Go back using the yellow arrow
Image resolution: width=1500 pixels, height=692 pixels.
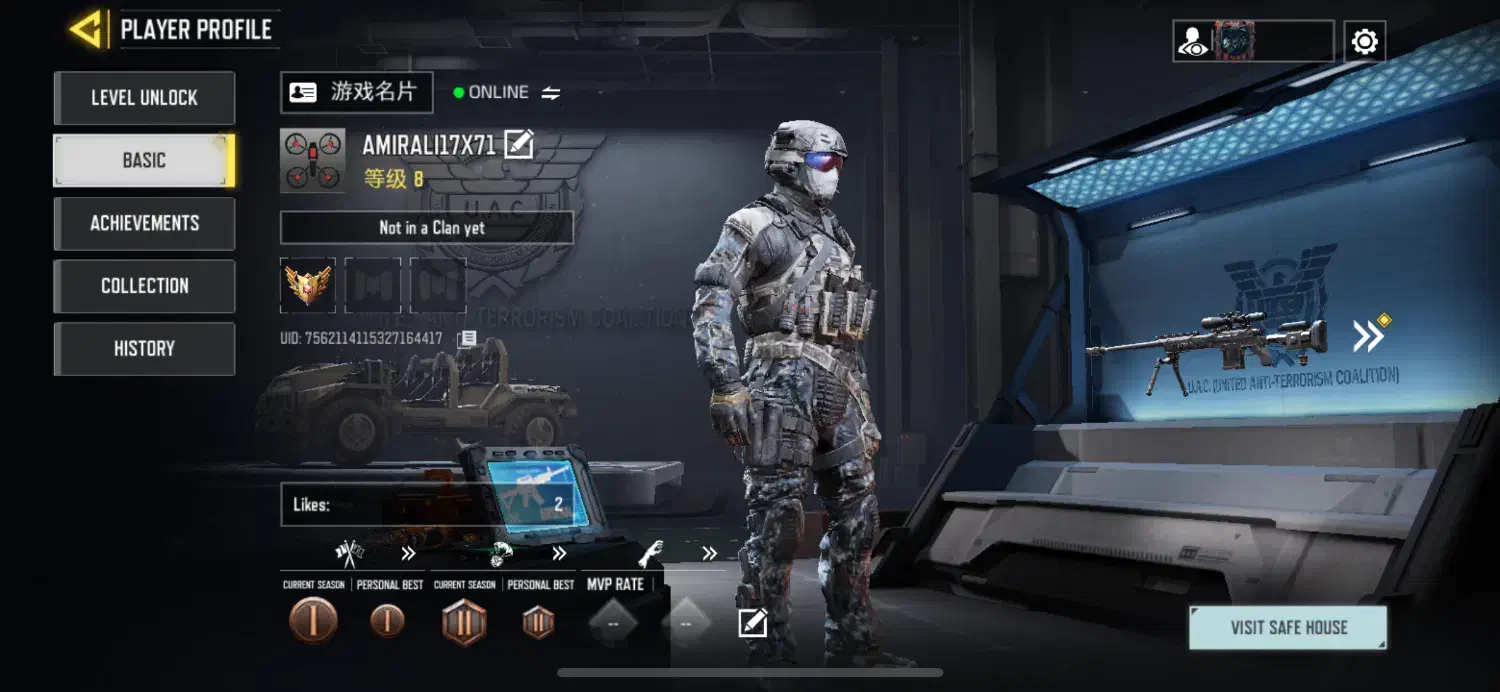coord(86,29)
